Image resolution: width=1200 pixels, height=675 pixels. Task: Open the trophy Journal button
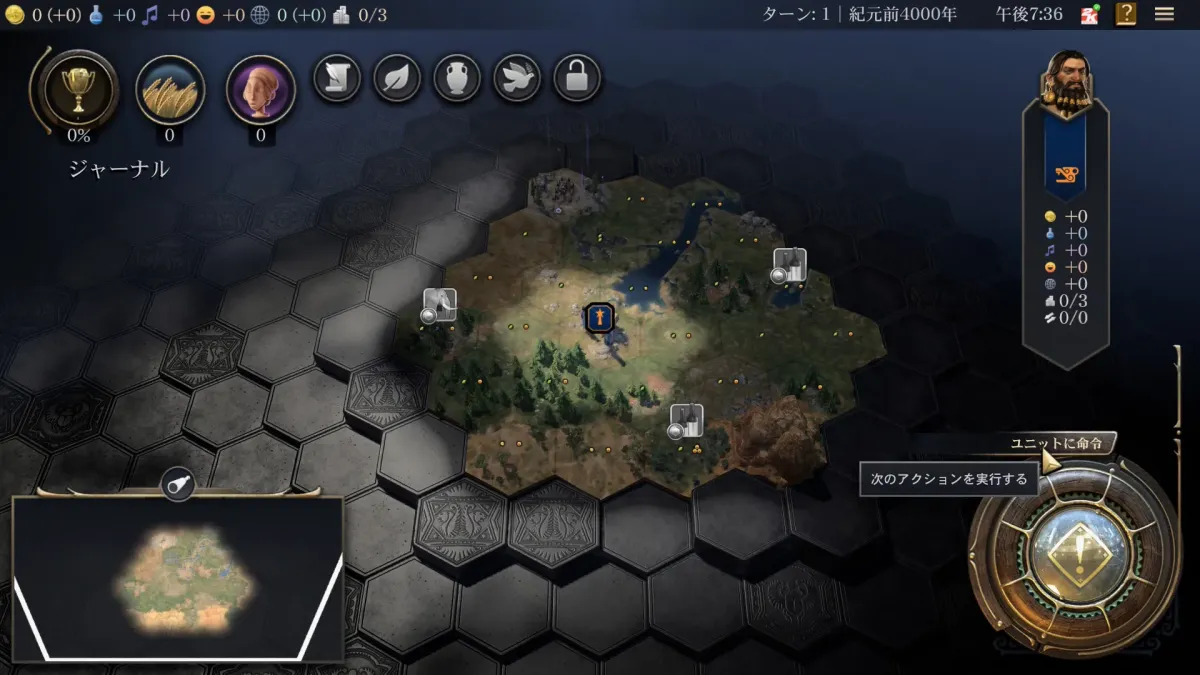(77, 91)
